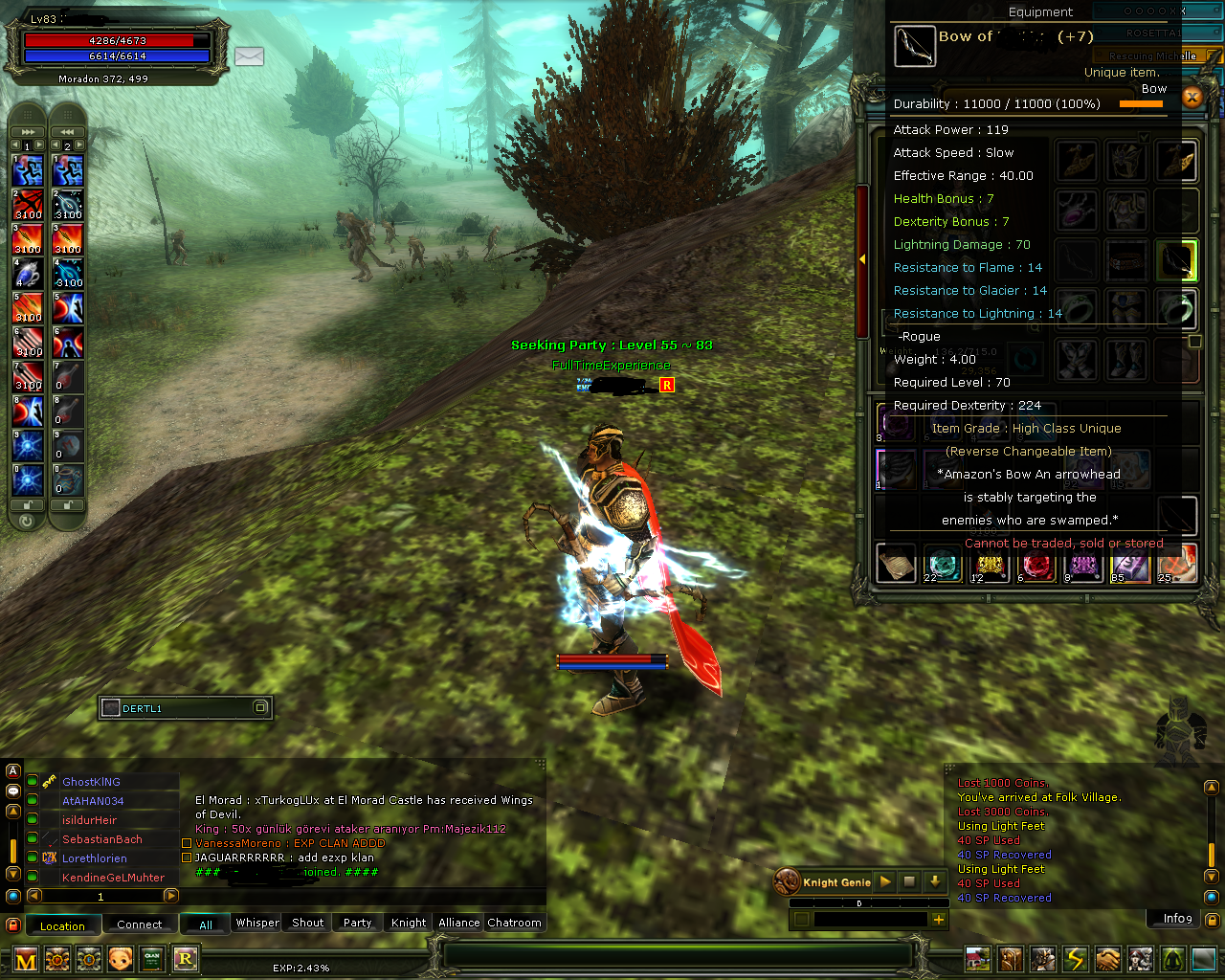
Task: Toggle the red padlock beside the Location button
Action: (x=12, y=925)
